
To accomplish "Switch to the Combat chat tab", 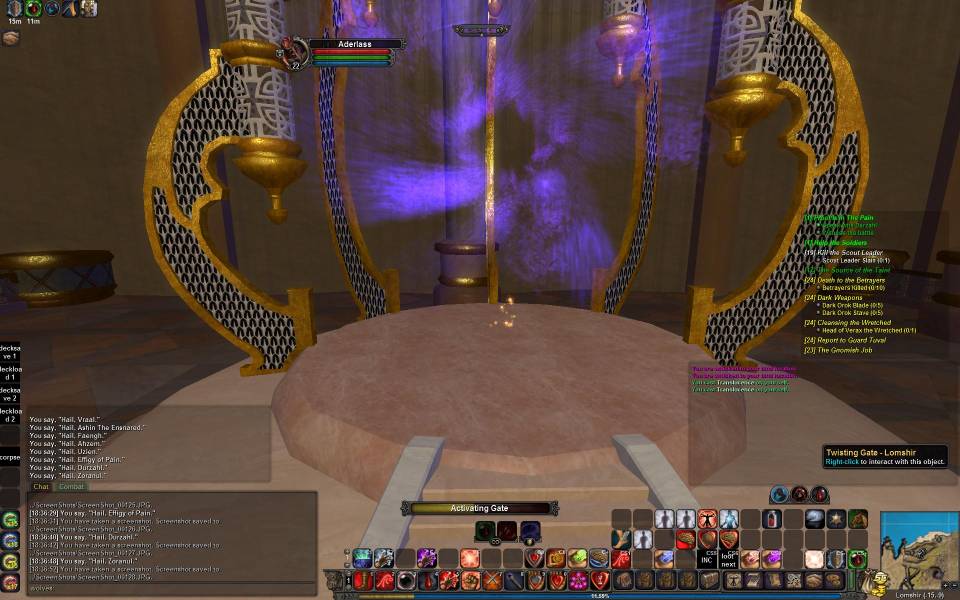I will (x=71, y=487).
